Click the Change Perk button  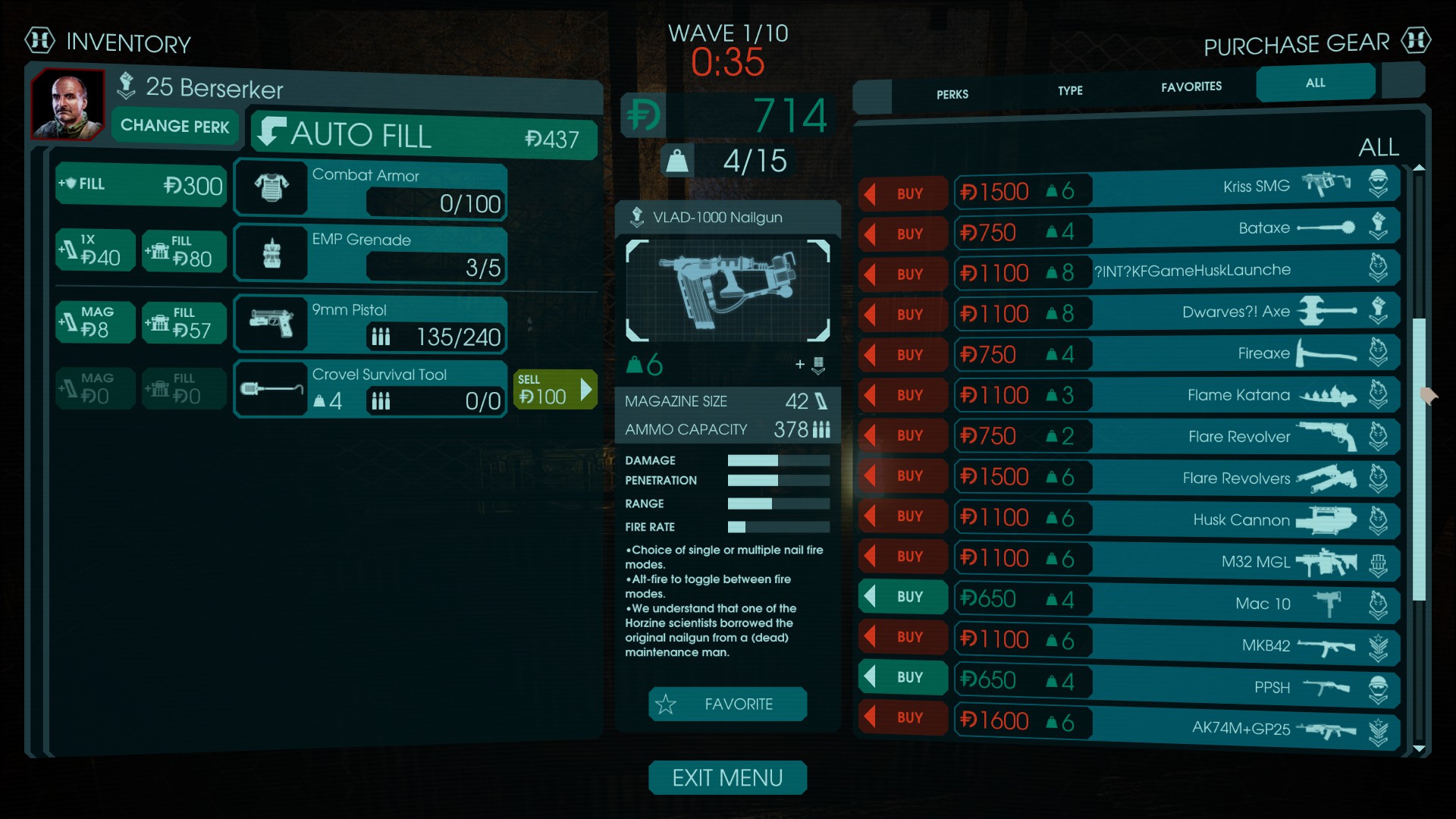pyautogui.click(x=174, y=126)
